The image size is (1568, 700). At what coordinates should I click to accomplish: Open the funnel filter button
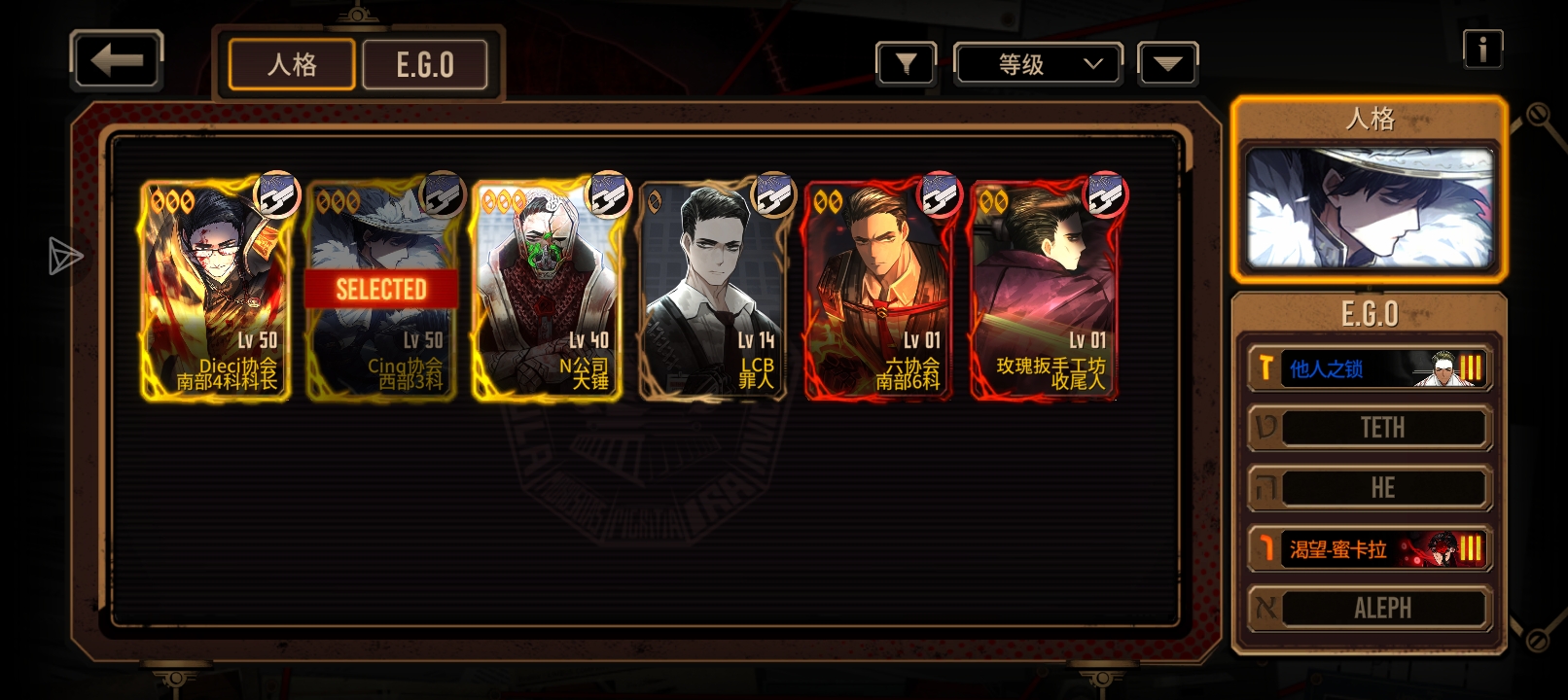tap(906, 64)
